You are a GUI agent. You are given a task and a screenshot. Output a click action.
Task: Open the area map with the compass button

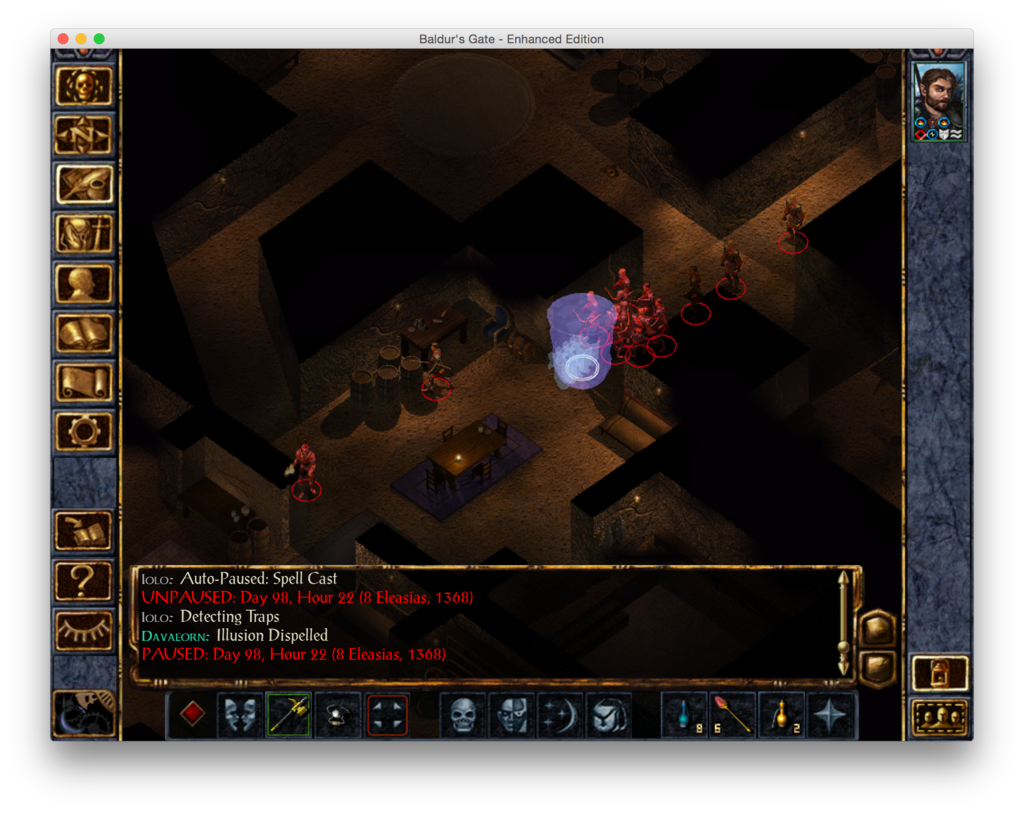(x=85, y=135)
